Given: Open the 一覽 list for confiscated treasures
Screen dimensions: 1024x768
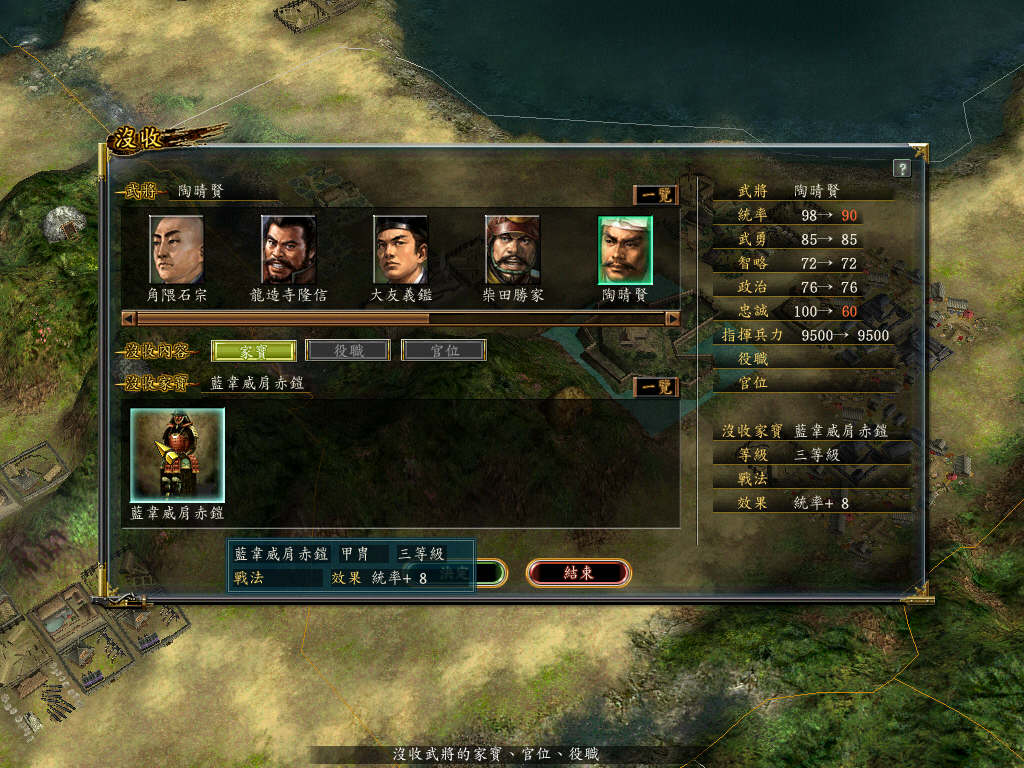Looking at the screenshot, I should point(656,386).
